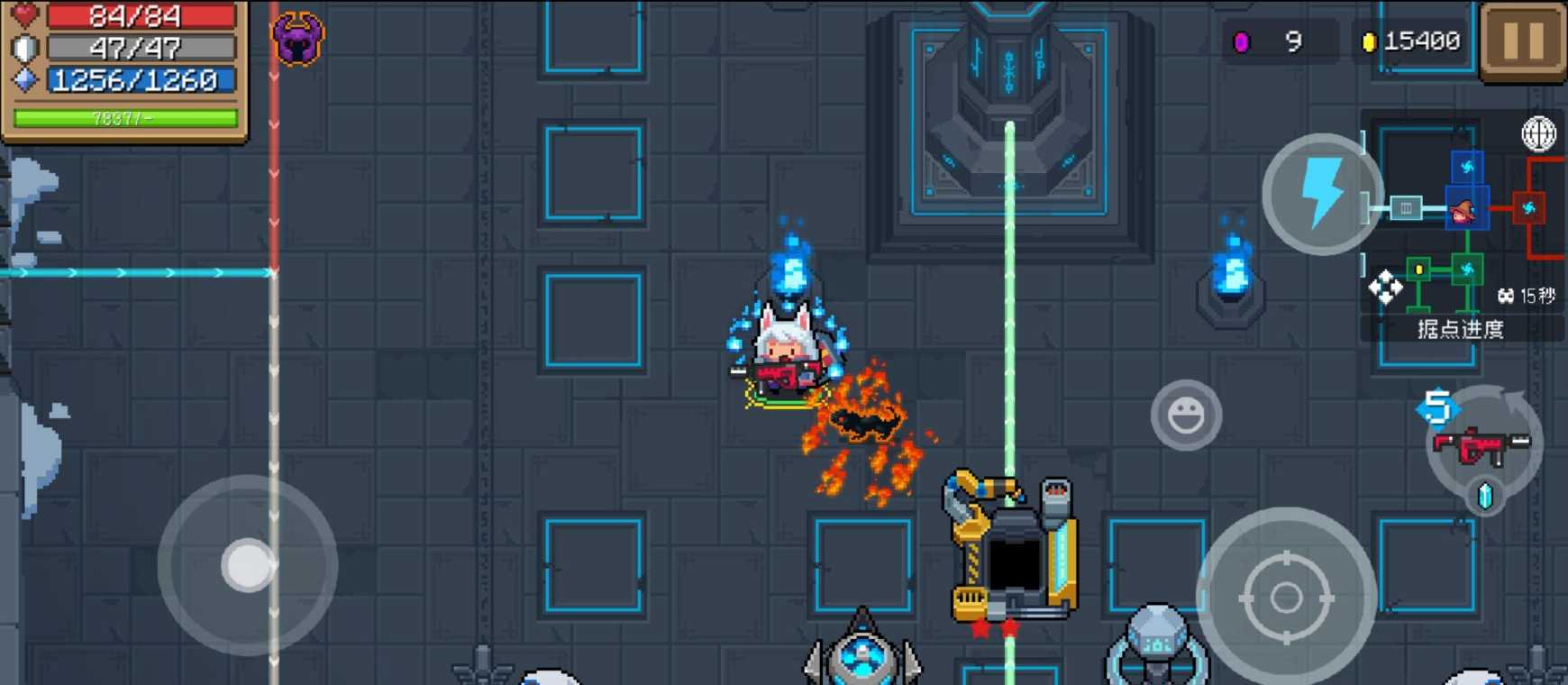
Task: Open the smiley face emote menu
Action: pos(1185,416)
